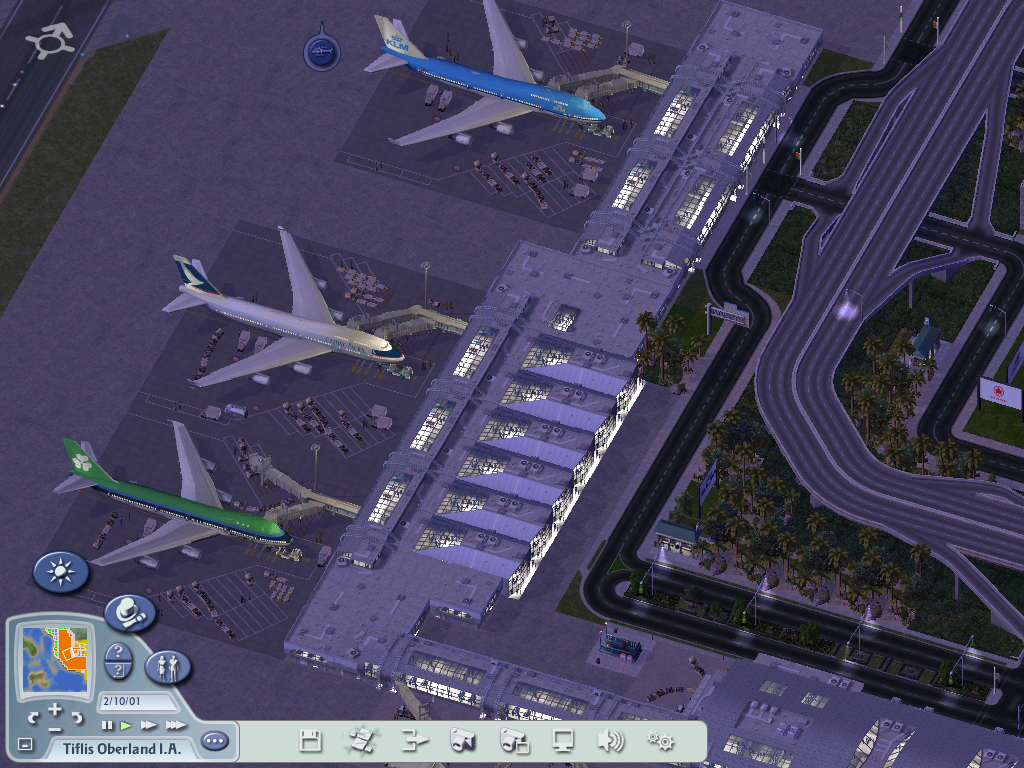Zoom in with the plus button
The image size is (1024, 768).
55,708
